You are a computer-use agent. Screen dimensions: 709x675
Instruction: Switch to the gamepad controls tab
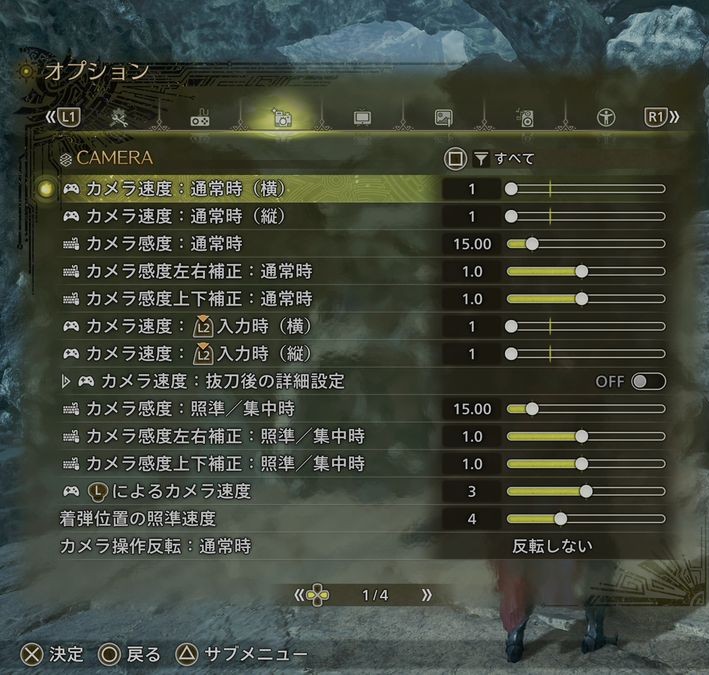pyautogui.click(x=200, y=118)
